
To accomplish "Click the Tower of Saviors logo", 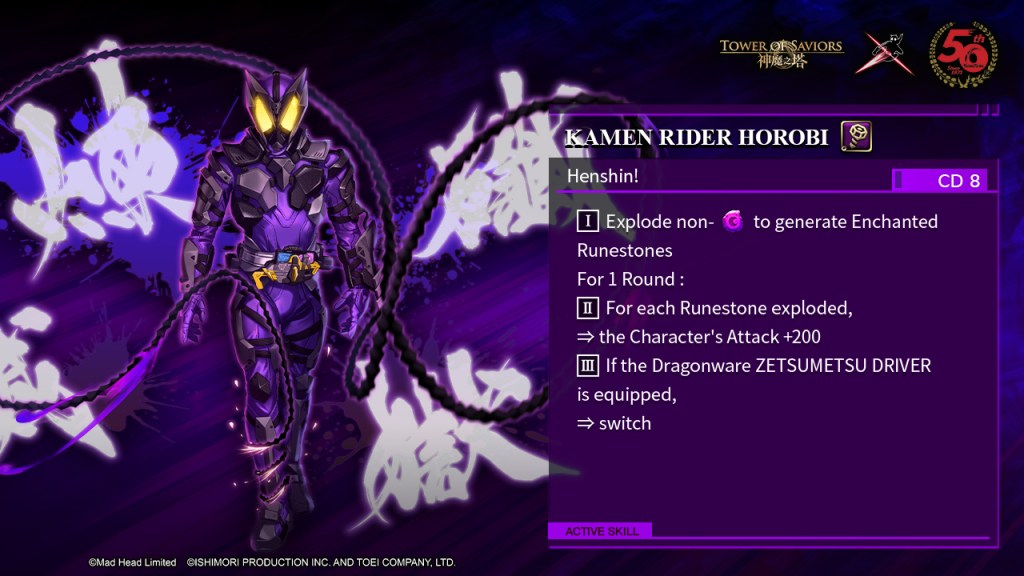I will [x=781, y=52].
